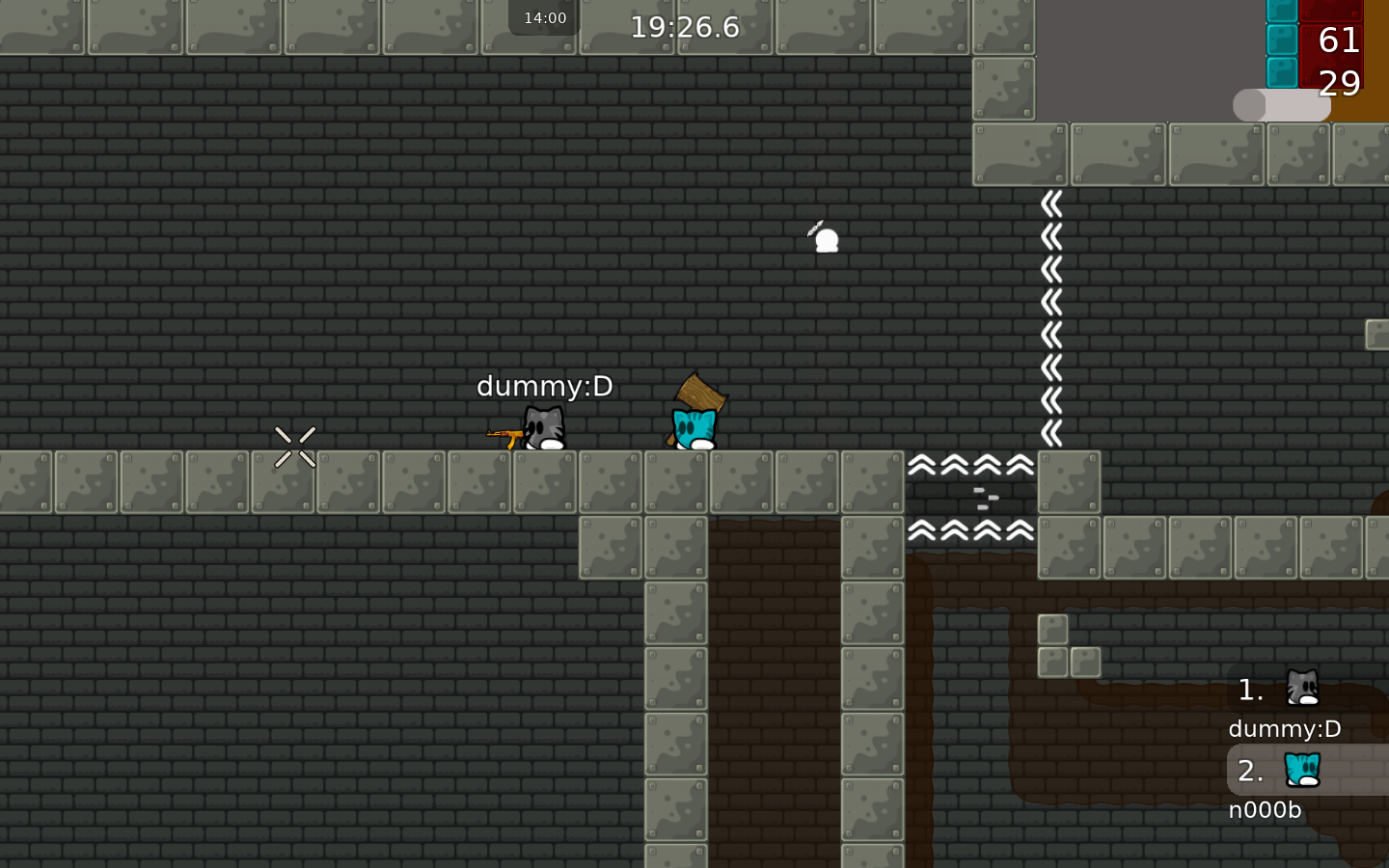This screenshot has height=868, width=1389.
Task: Click the leftward arrow strip on the wall
Action: 1051,318
